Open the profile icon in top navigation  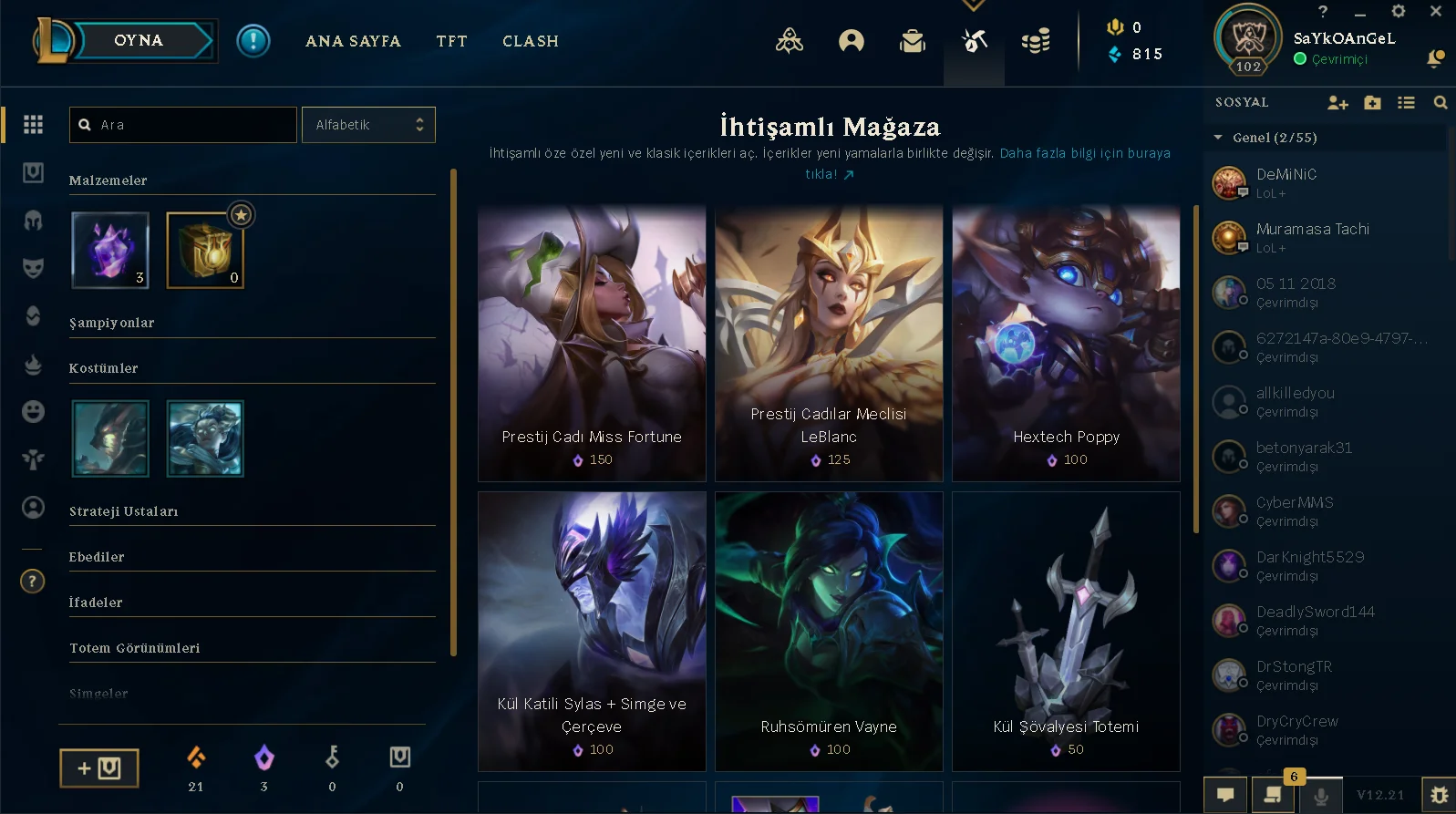pyautogui.click(x=851, y=41)
